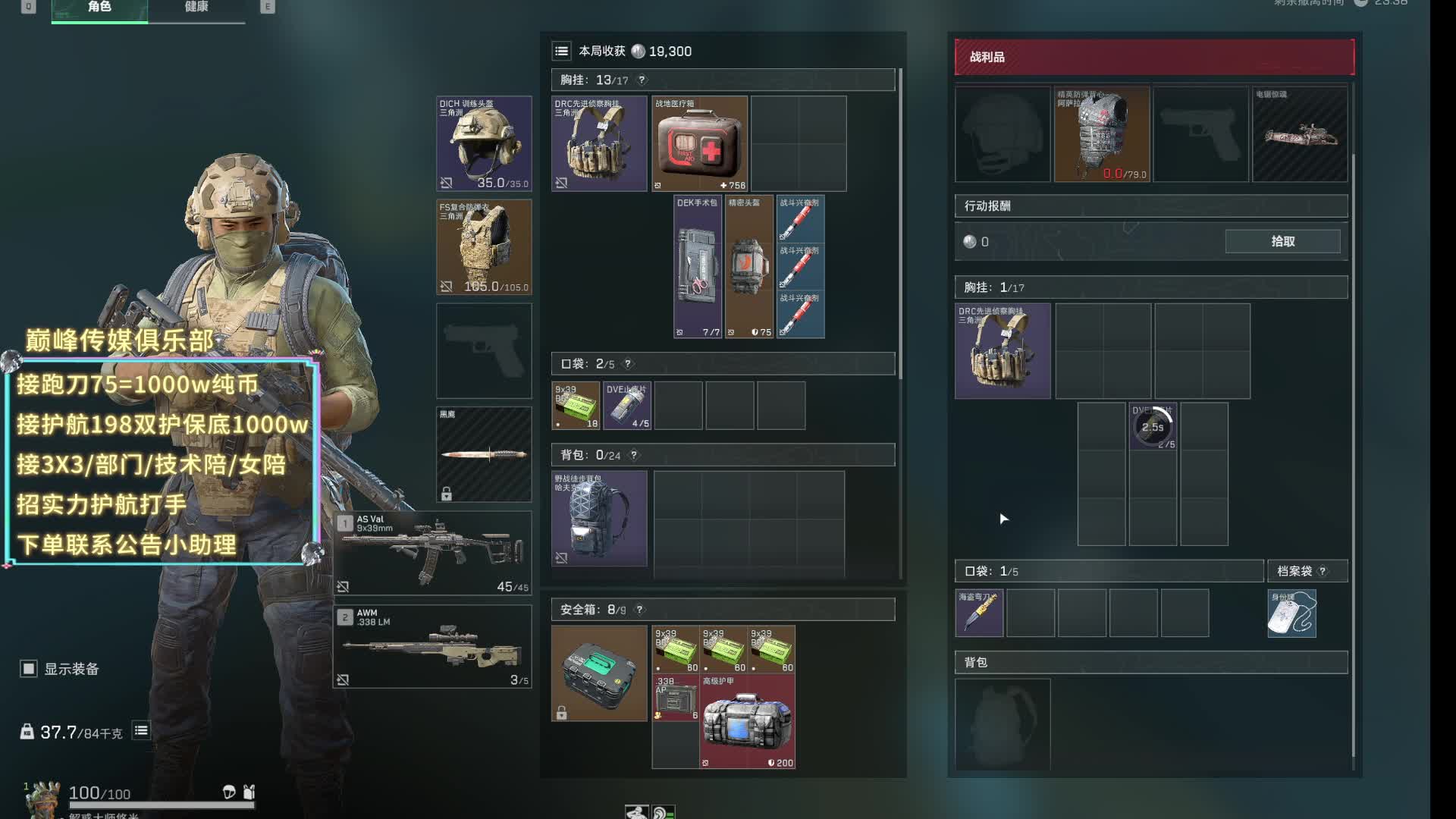Select the 角色 tab
This screenshot has width=1456, height=819.
(x=99, y=8)
